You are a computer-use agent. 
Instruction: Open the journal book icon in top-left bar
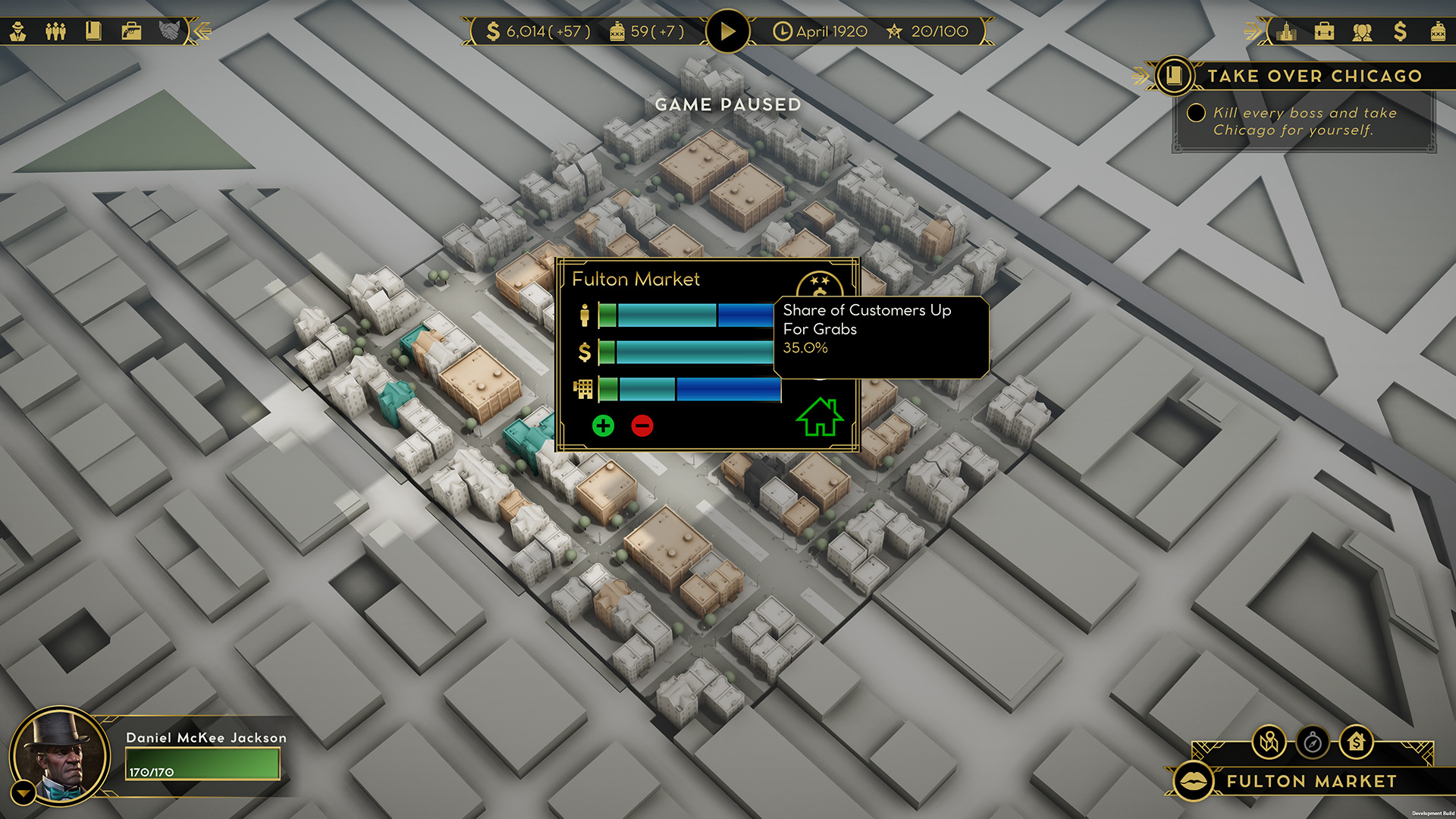pos(93,31)
